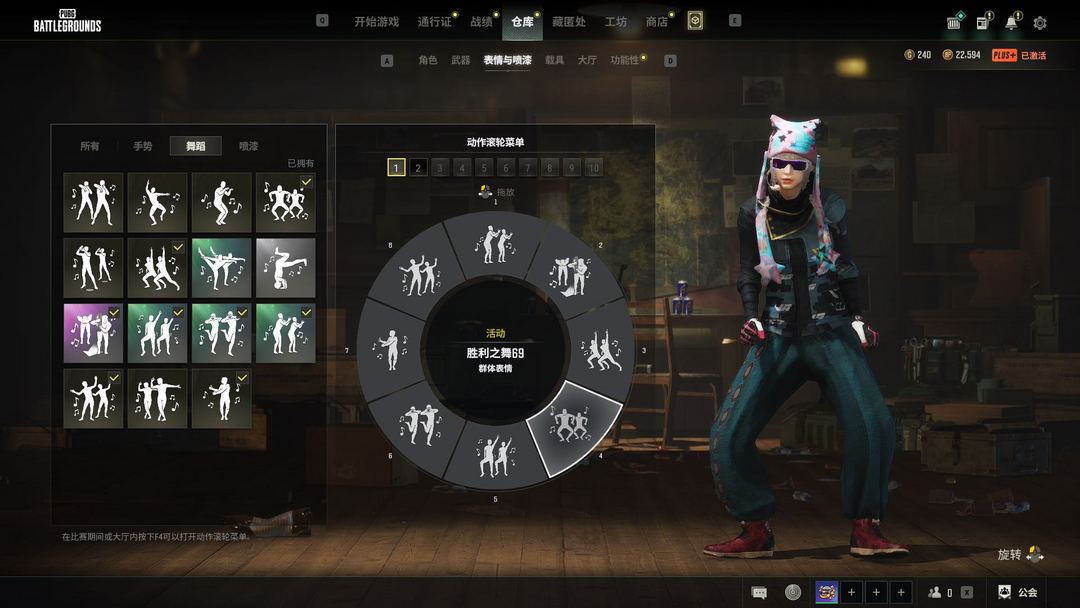Screen dimensions: 1080x608
Task: Pick the headstand dance emote thumbnail
Action: (x=285, y=267)
